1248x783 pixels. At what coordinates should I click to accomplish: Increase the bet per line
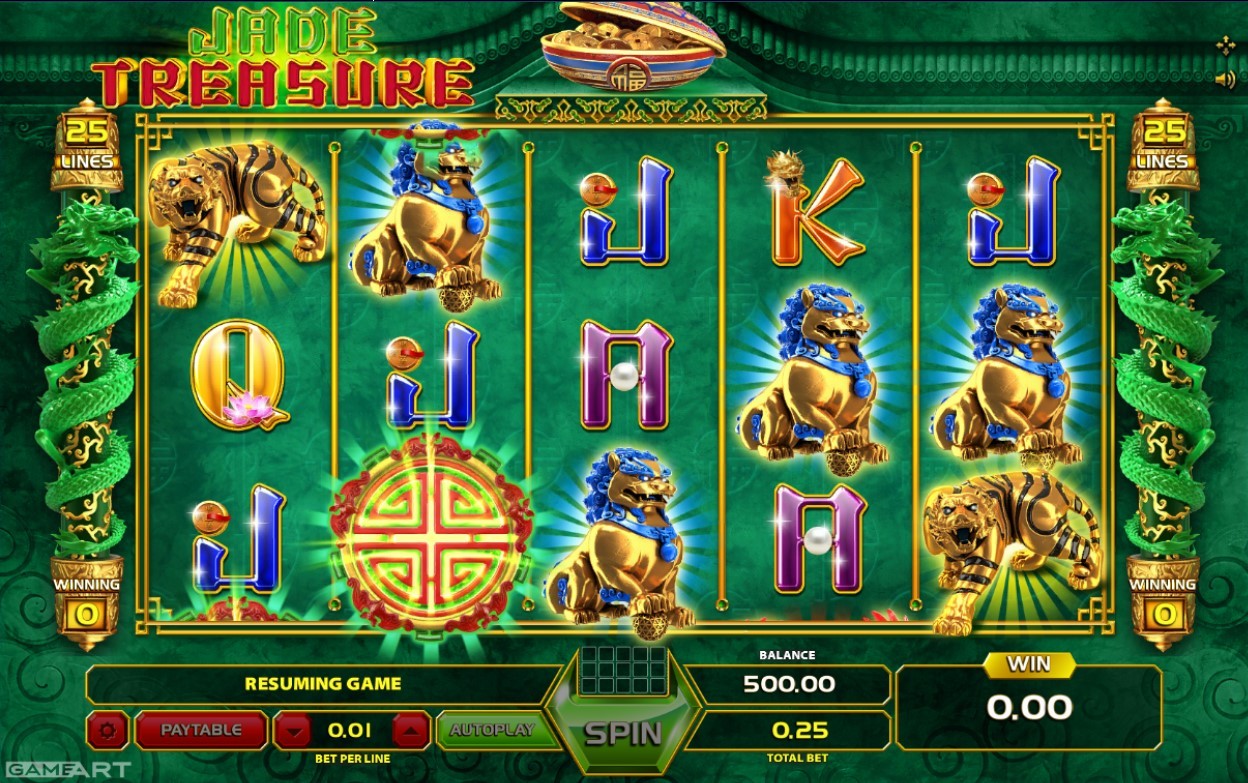(x=411, y=731)
